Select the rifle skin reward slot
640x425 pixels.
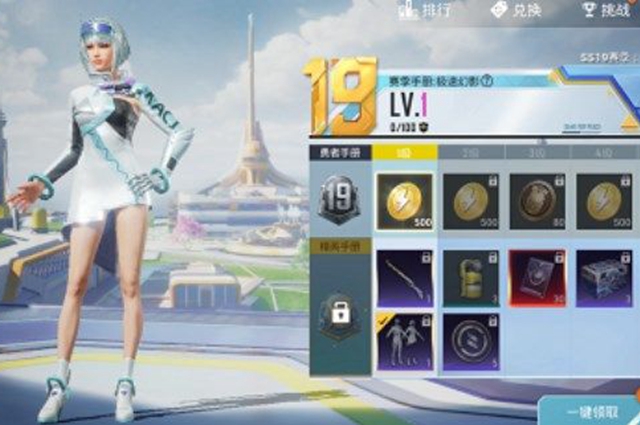pos(404,277)
